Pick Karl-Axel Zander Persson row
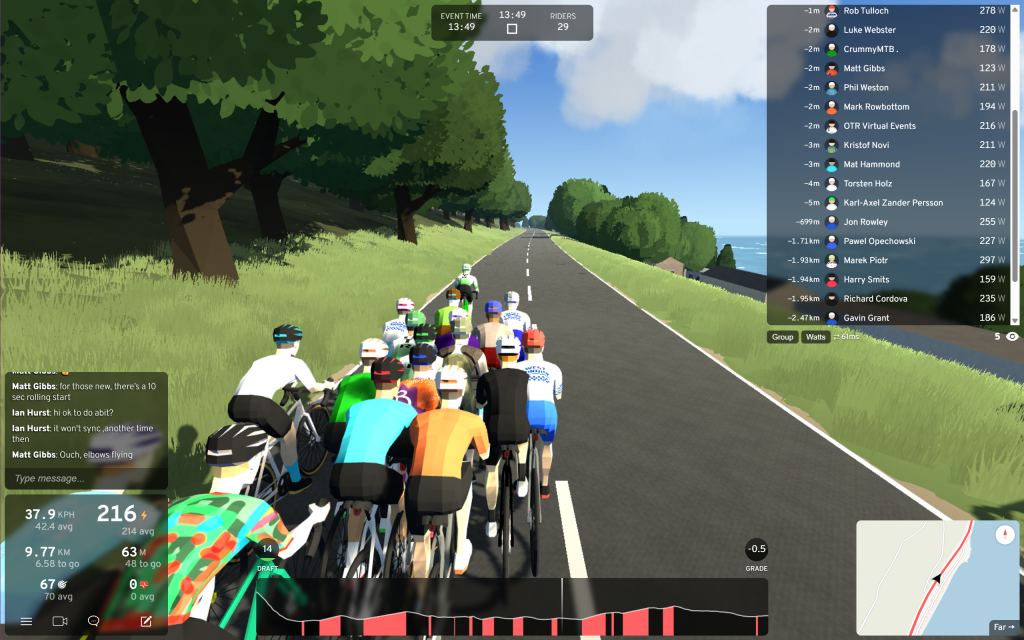 tap(890, 203)
